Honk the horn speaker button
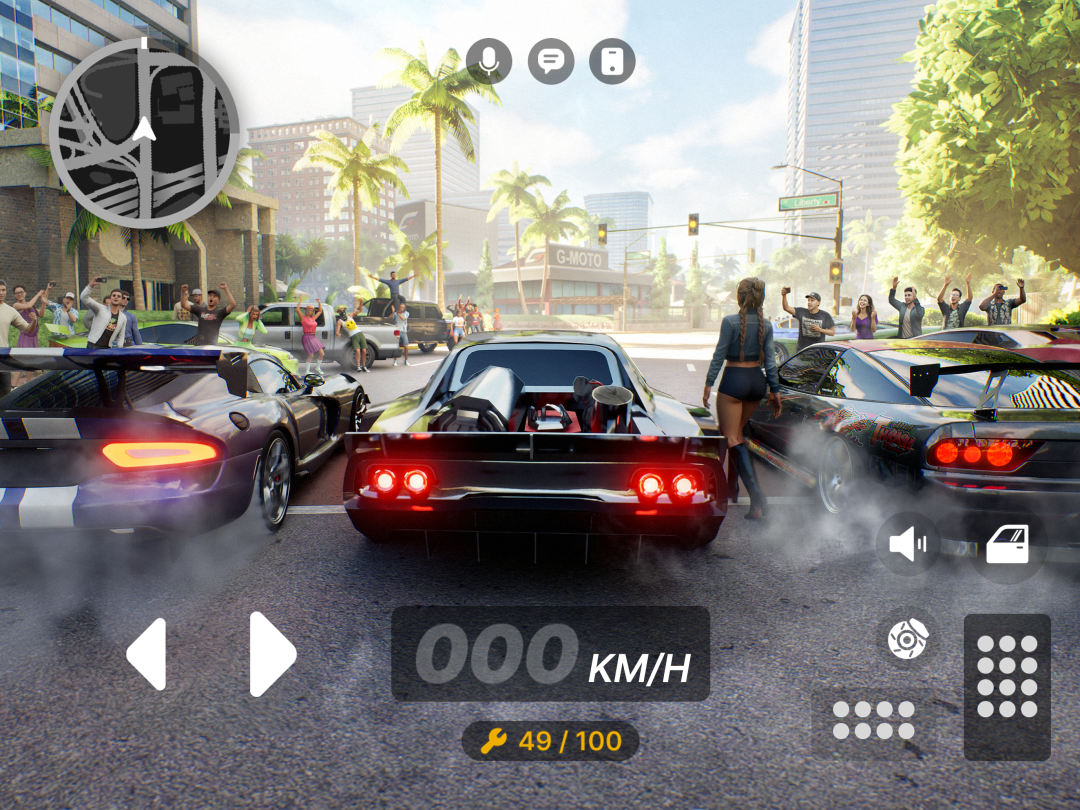 (x=908, y=544)
